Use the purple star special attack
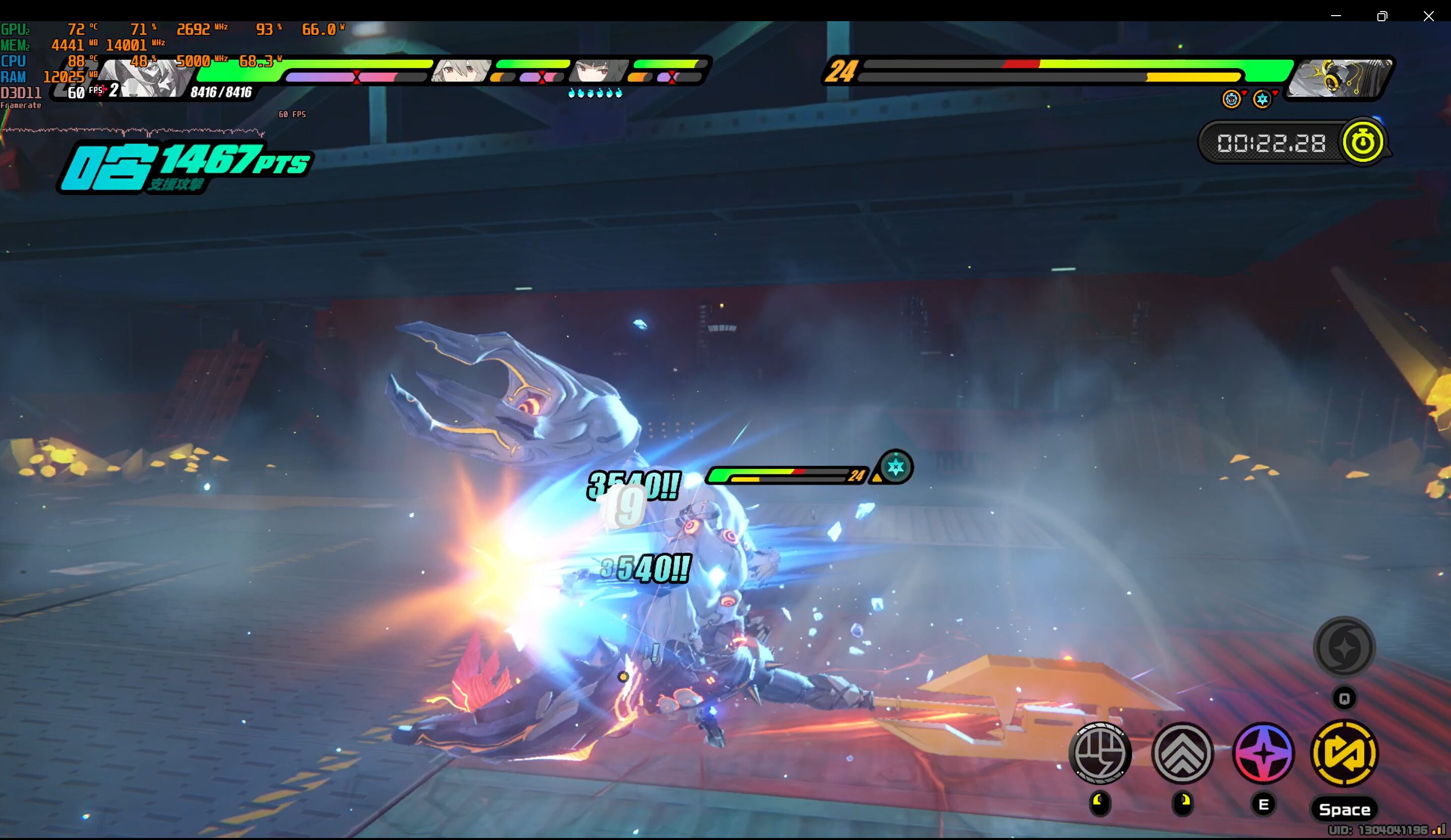The height and width of the screenshot is (840, 1451). pos(1263,753)
